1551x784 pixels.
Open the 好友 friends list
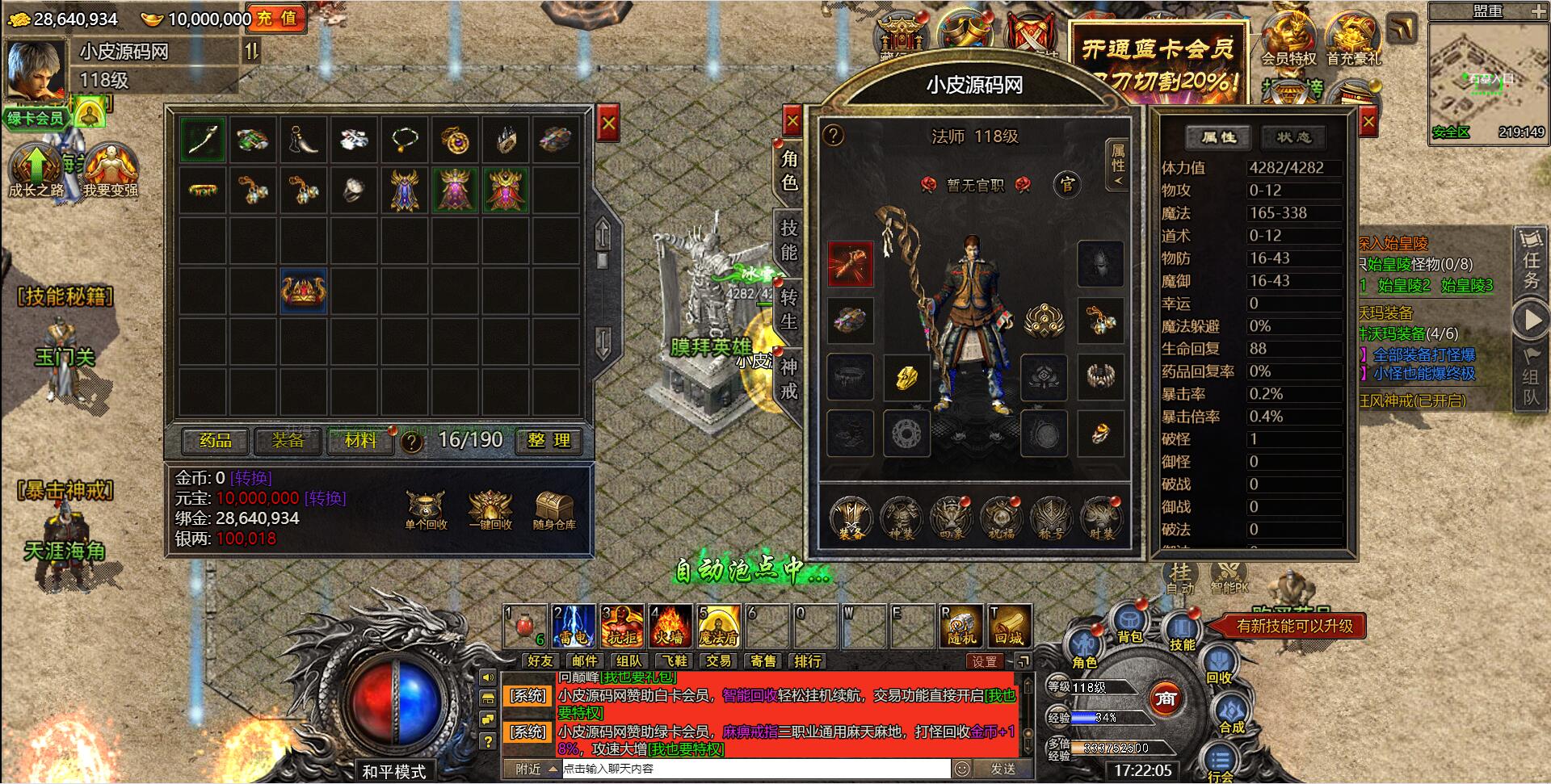click(x=540, y=661)
